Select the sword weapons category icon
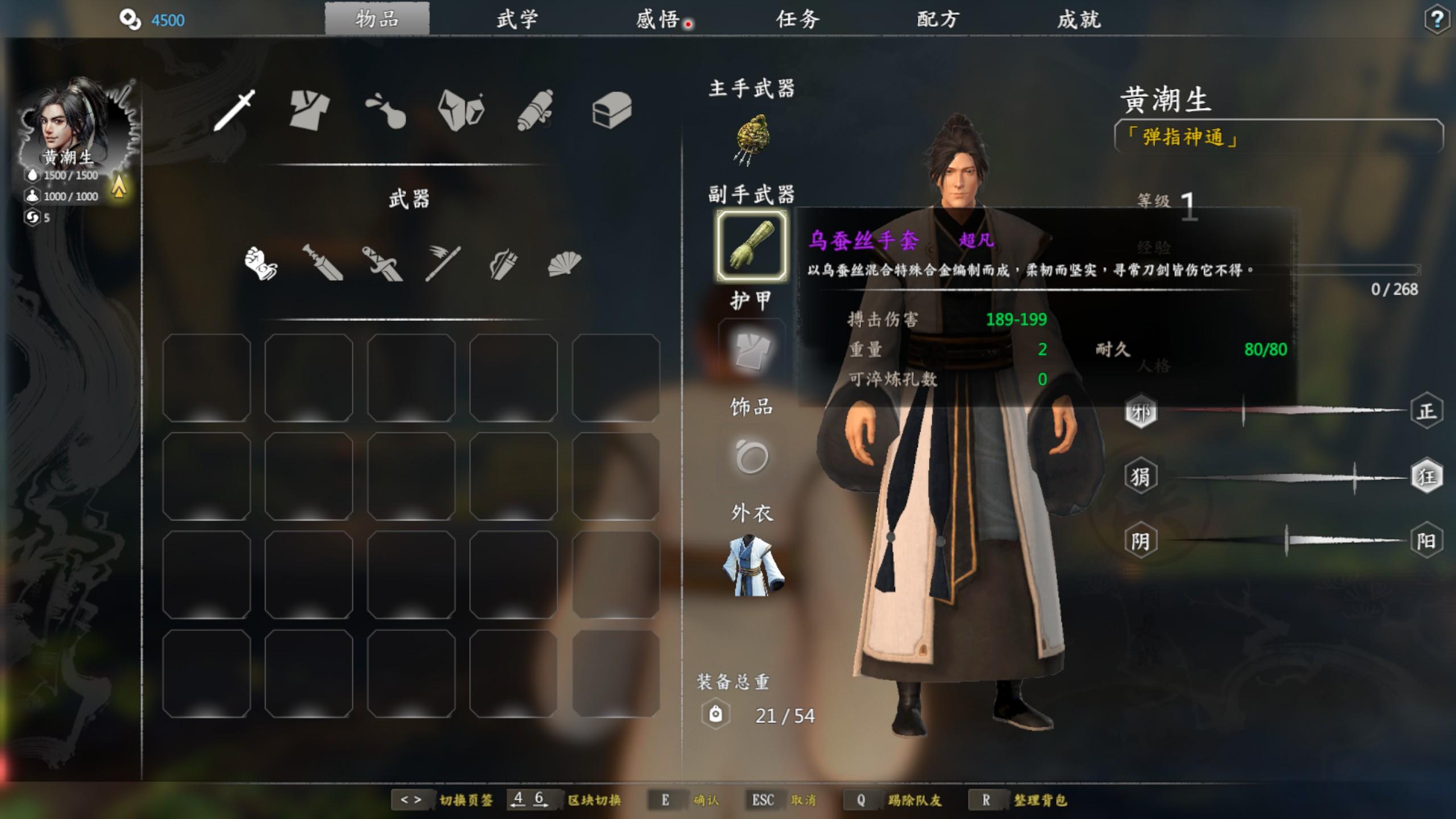The image size is (1456, 819). 234,110
